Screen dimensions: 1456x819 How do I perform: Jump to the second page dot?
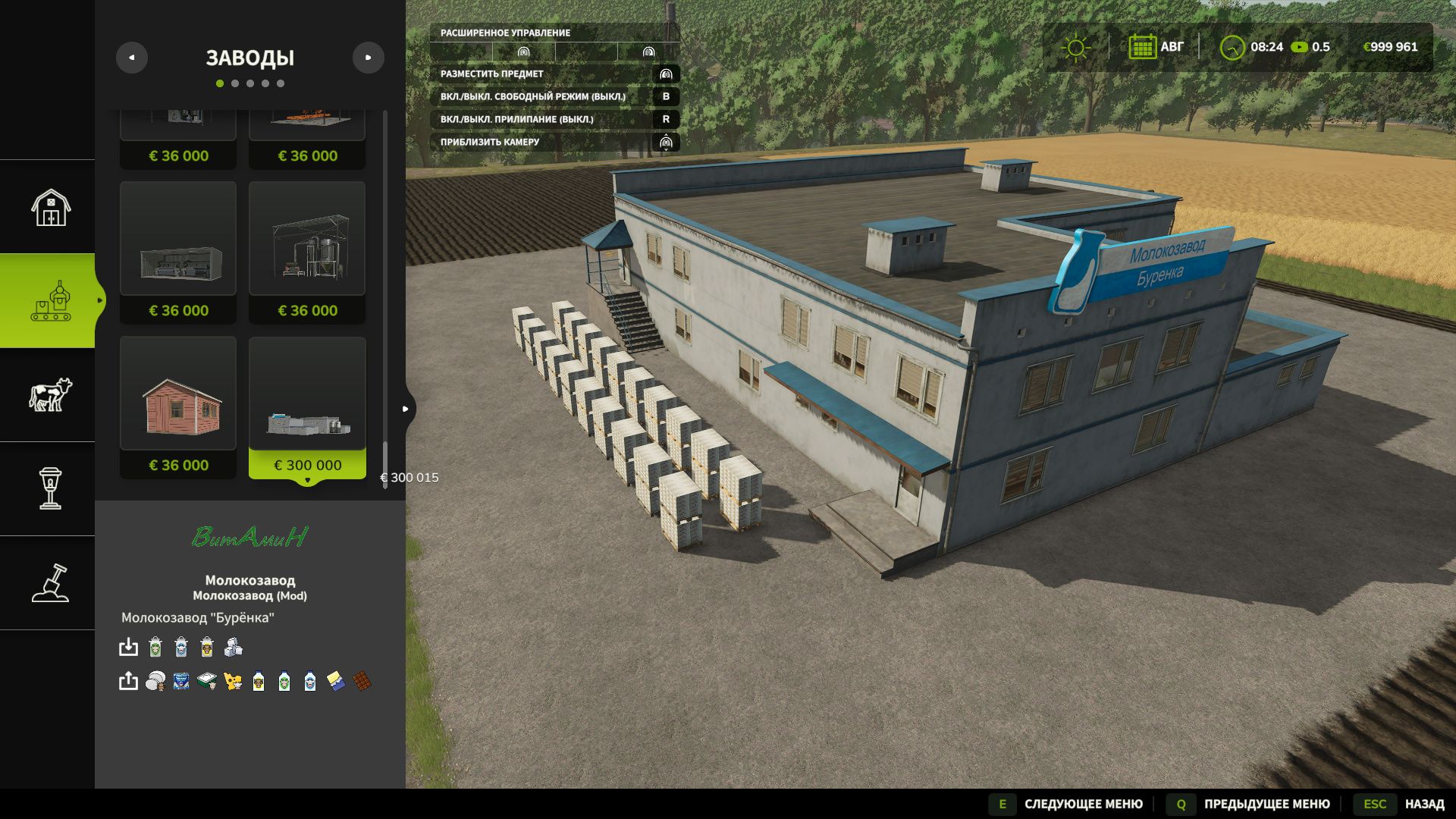(x=235, y=83)
